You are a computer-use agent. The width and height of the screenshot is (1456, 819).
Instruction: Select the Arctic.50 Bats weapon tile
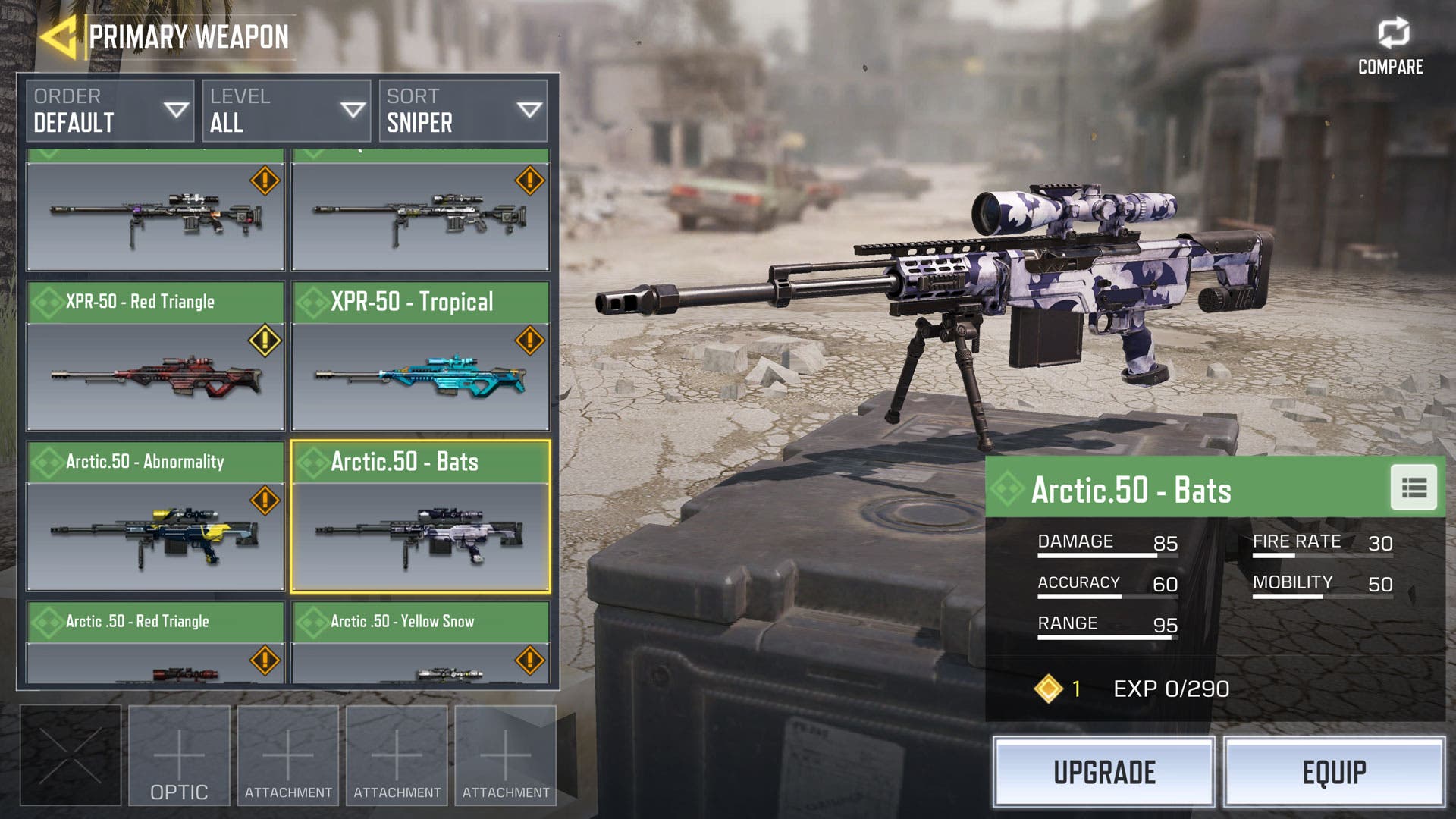[x=420, y=516]
